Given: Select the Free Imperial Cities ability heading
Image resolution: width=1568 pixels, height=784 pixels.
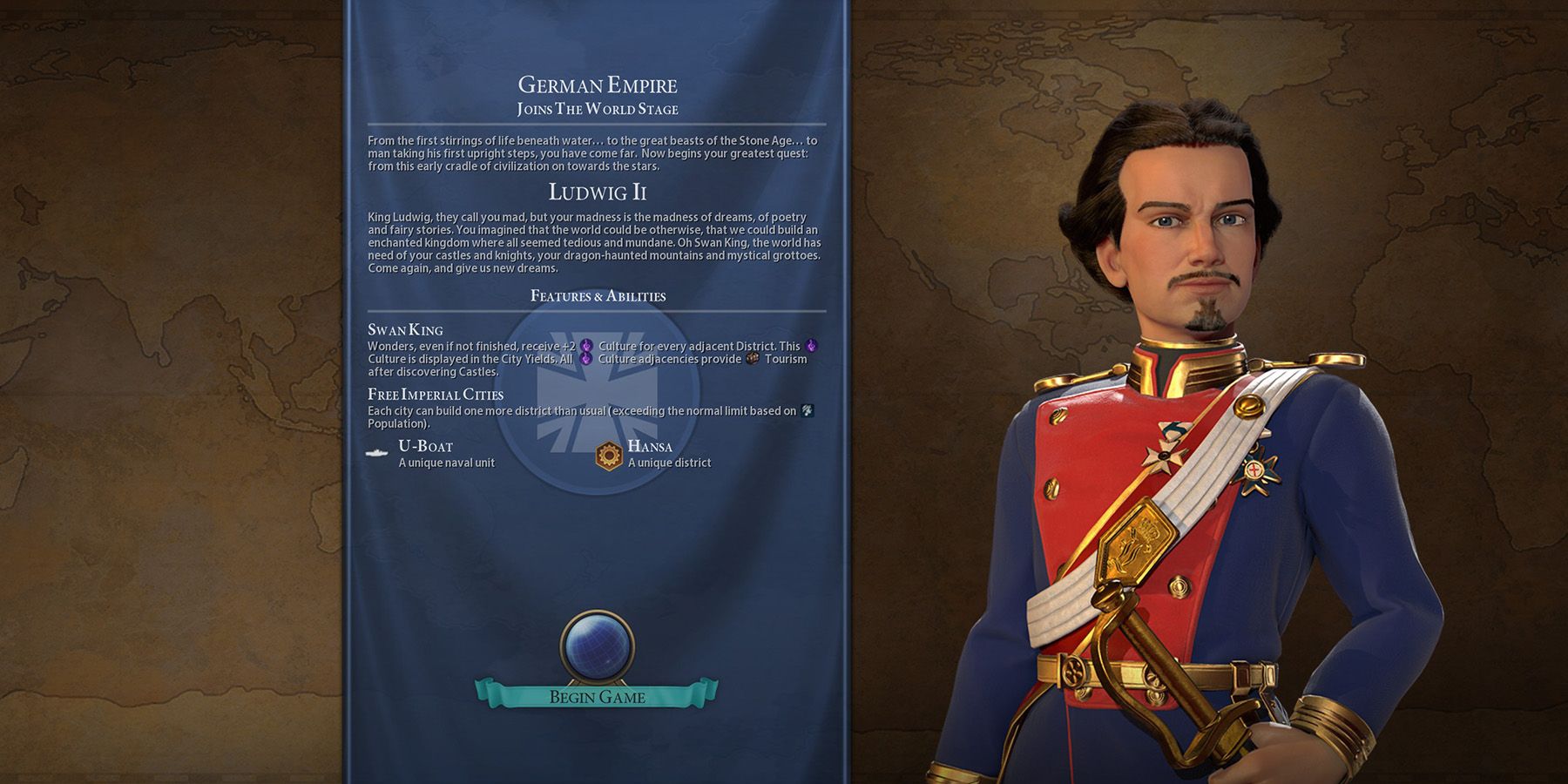Looking at the screenshot, I should coord(434,394).
